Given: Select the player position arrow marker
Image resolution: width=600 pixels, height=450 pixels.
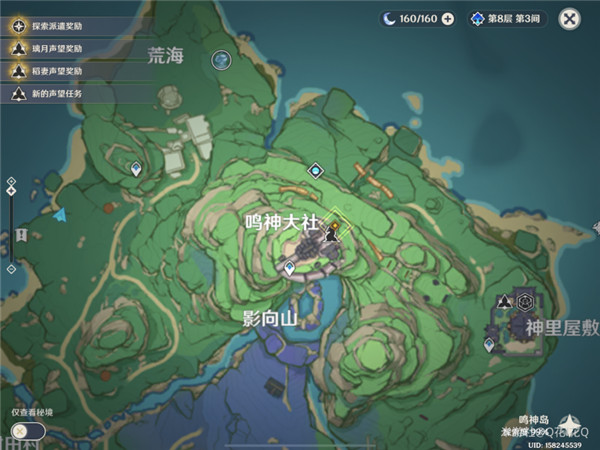Looking at the screenshot, I should click(x=60, y=214).
